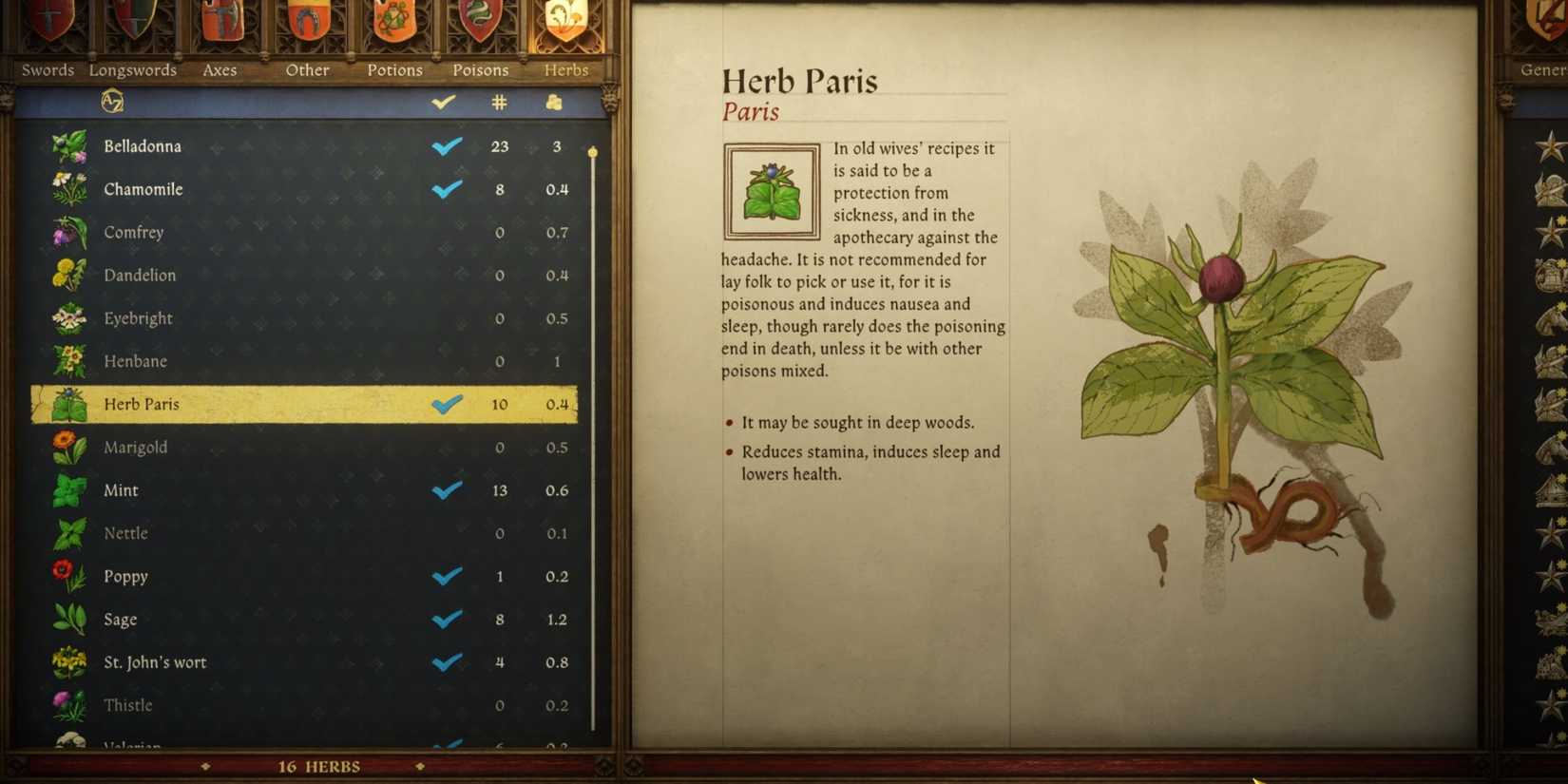Image resolution: width=1568 pixels, height=784 pixels.
Task: Switch to the Swords tab
Action: (x=47, y=69)
